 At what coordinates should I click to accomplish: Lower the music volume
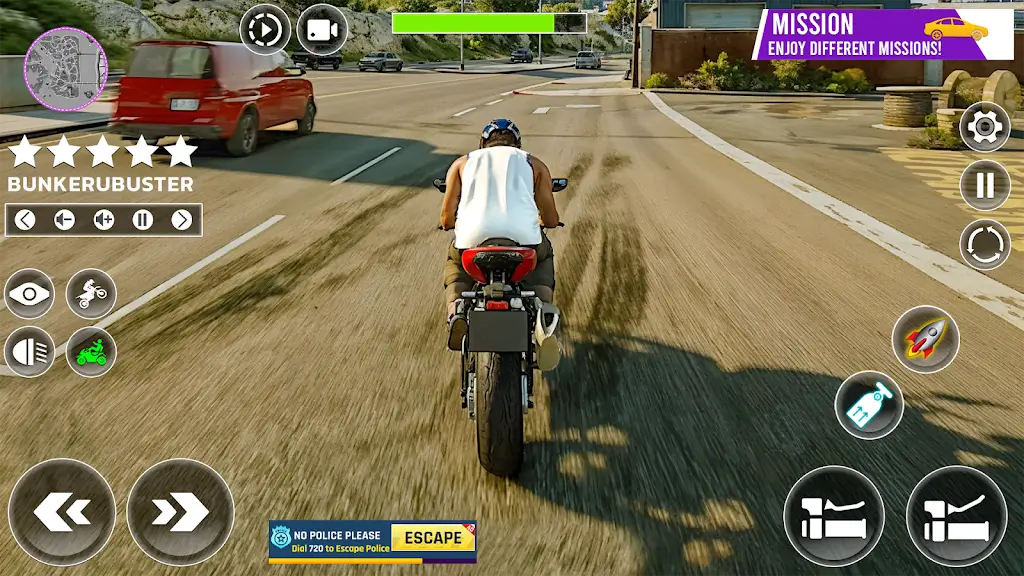[64, 220]
